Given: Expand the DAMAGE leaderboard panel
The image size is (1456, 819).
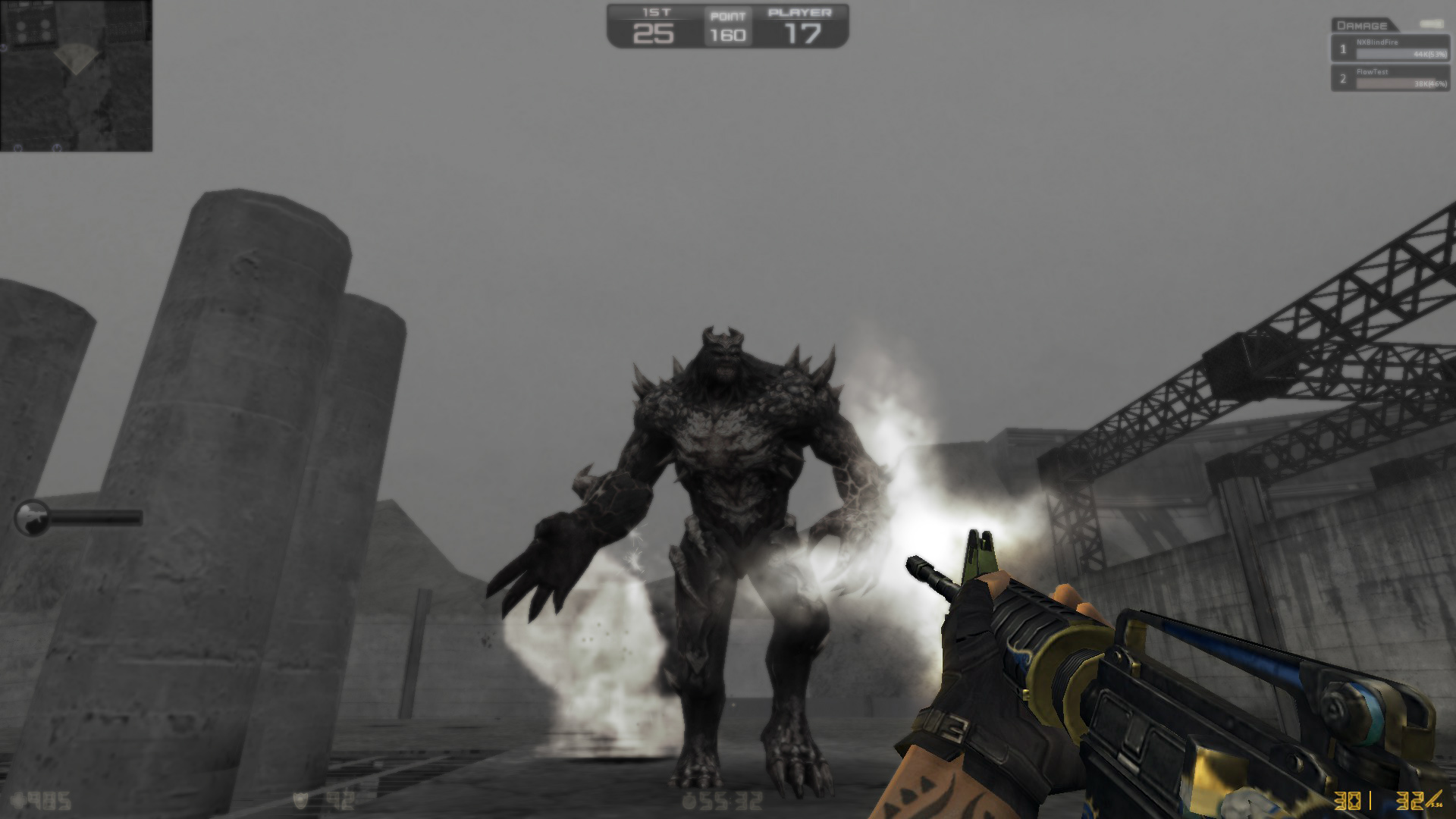Looking at the screenshot, I should click(1363, 25).
